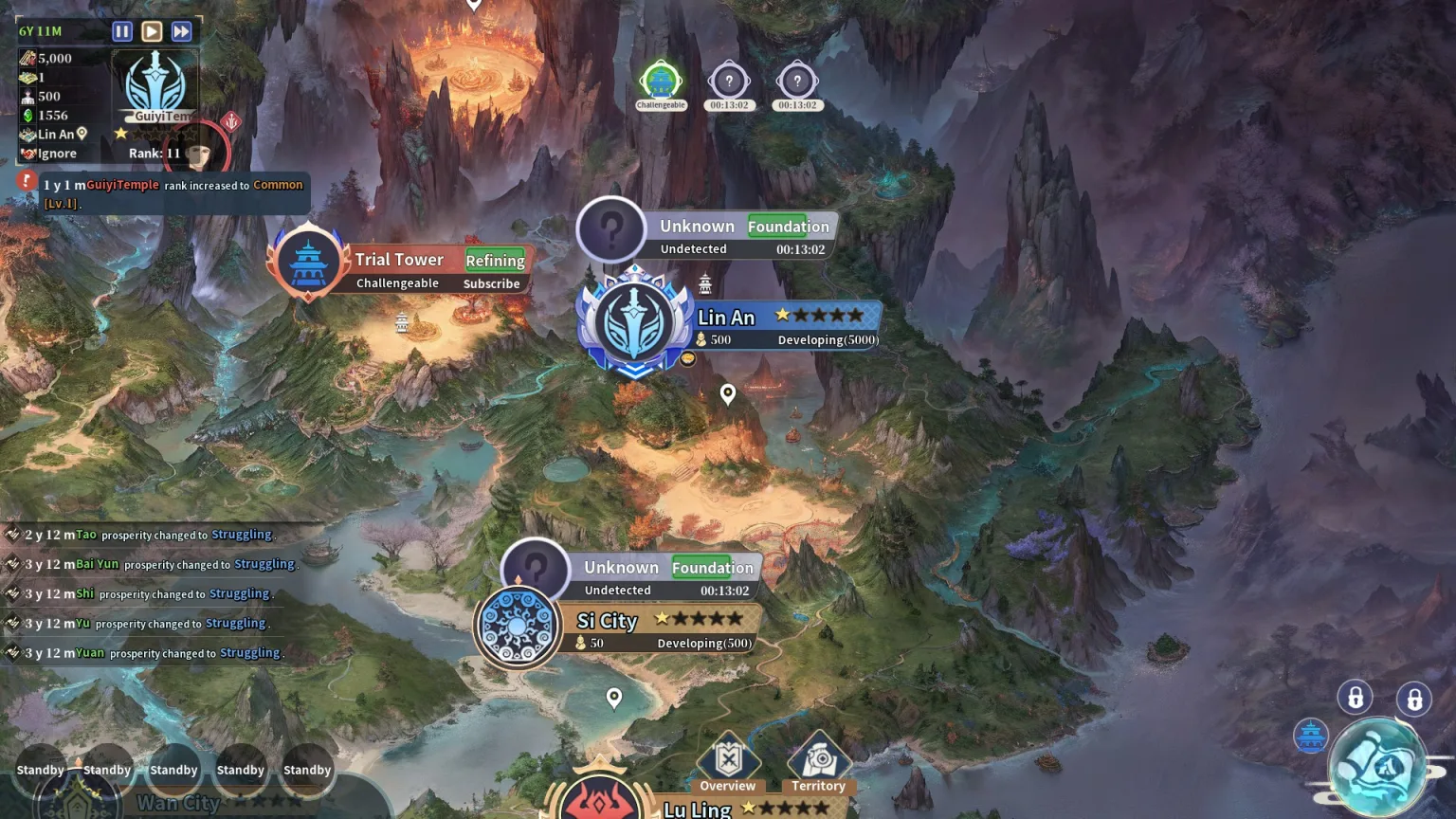Open the red exclamation notification icon

[x=27, y=180]
